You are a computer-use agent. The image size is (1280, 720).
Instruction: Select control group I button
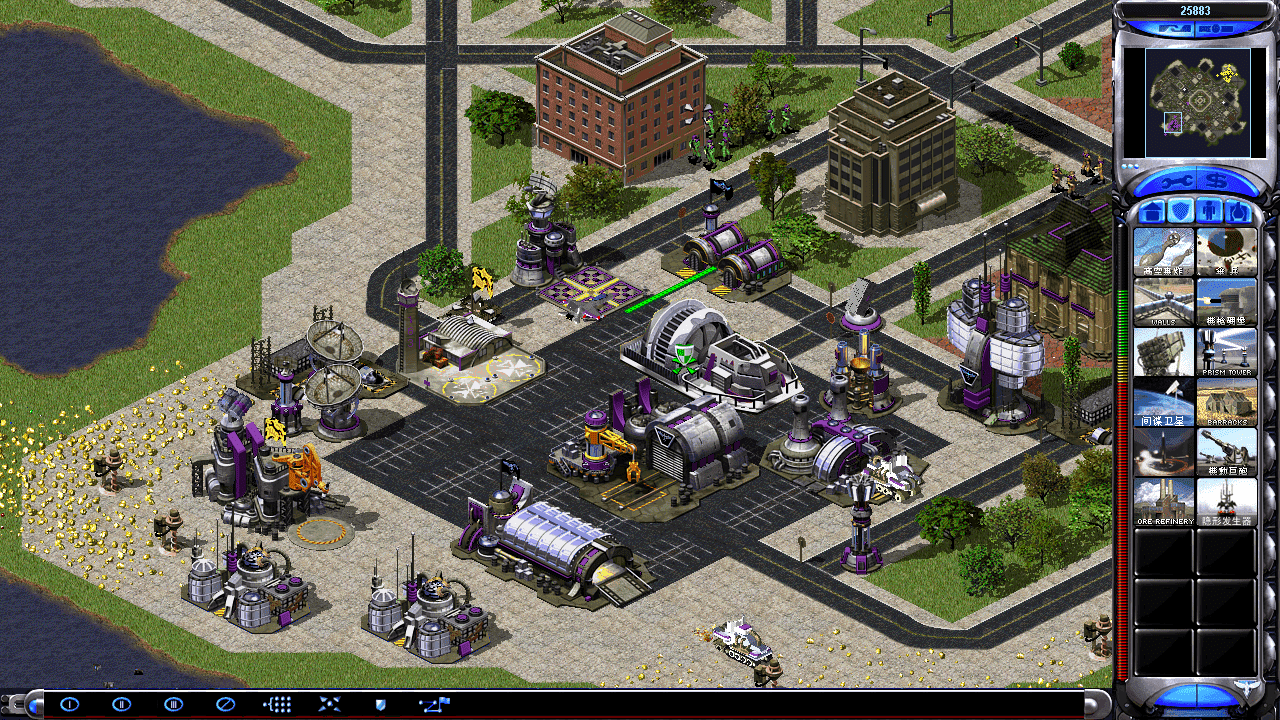69,704
